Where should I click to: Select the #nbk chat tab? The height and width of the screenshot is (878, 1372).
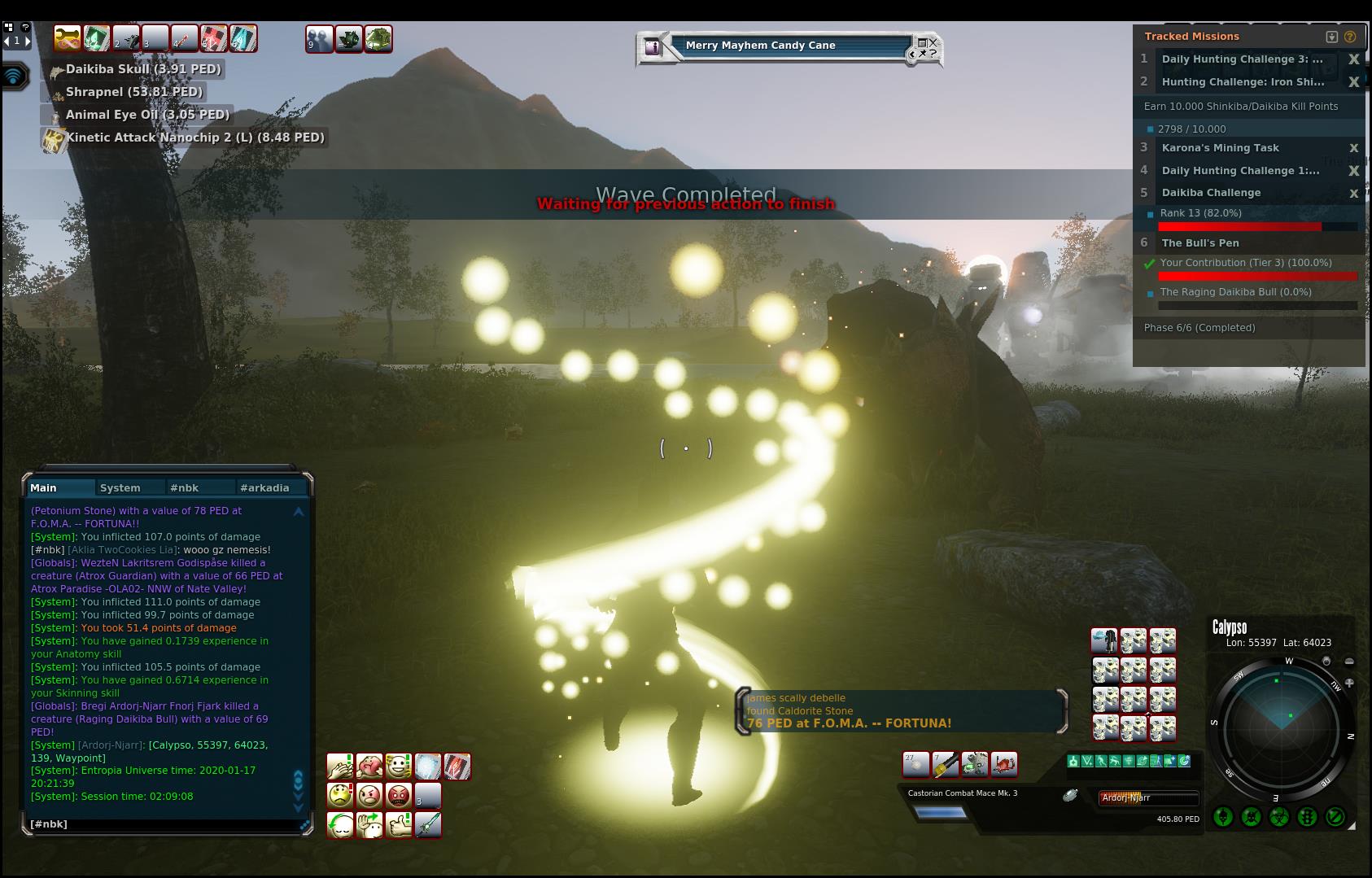185,488
